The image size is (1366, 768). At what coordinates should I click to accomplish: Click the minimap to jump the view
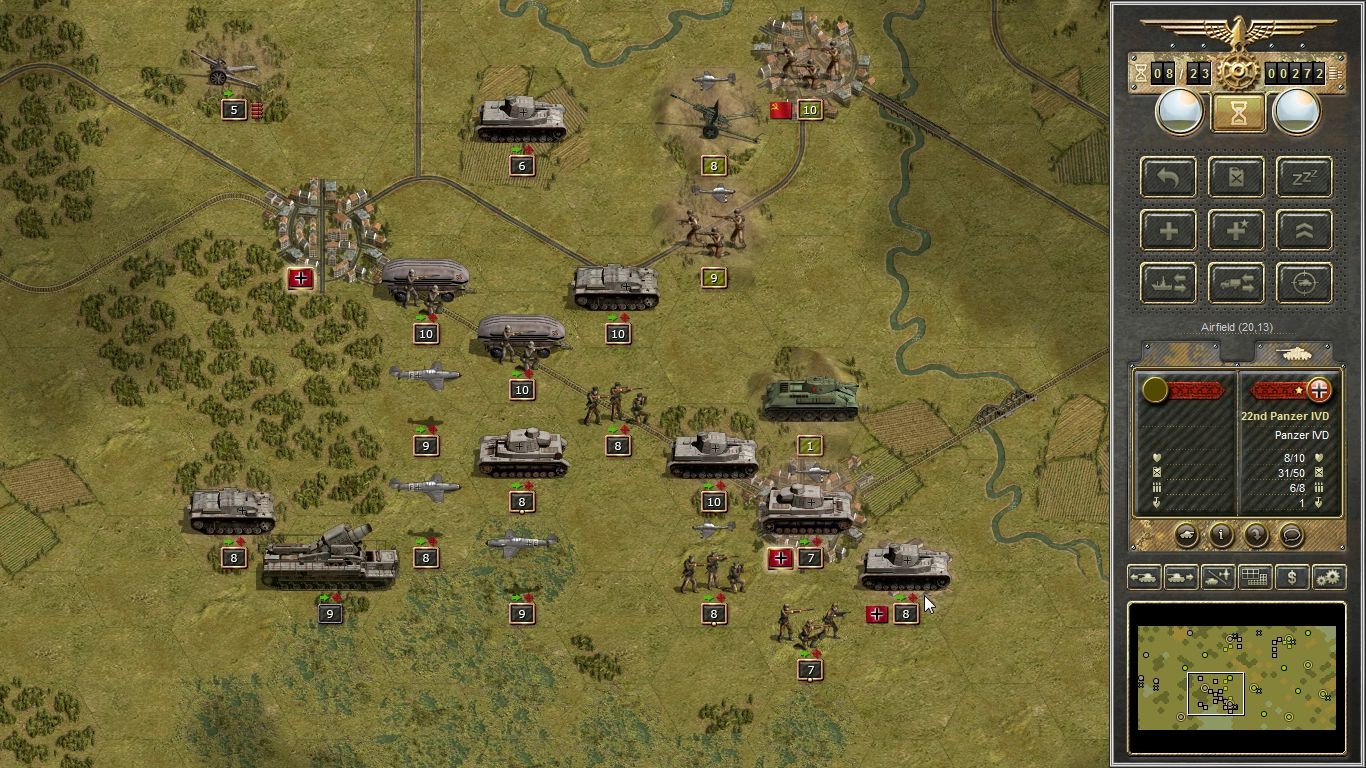1237,677
